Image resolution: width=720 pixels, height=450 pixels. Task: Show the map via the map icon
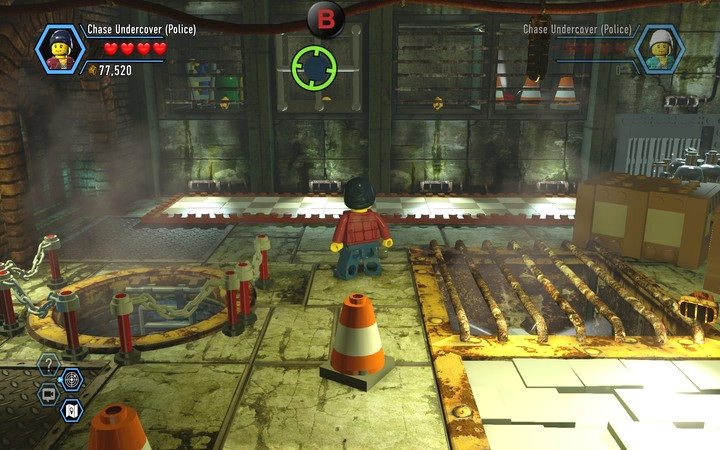(x=71, y=409)
